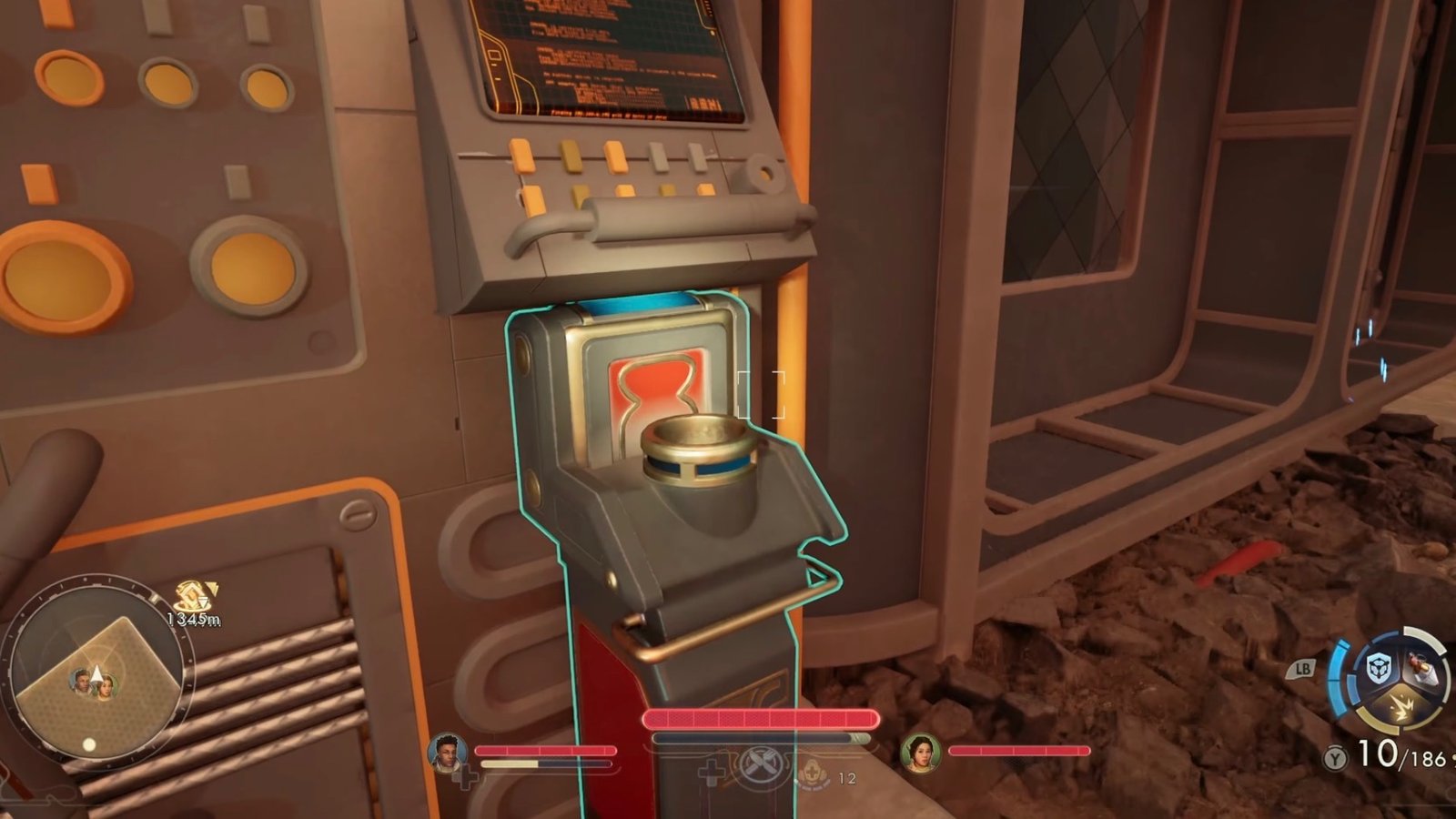Click the inhaler icon beside the 12 count
1456x819 pixels.
[x=813, y=773]
